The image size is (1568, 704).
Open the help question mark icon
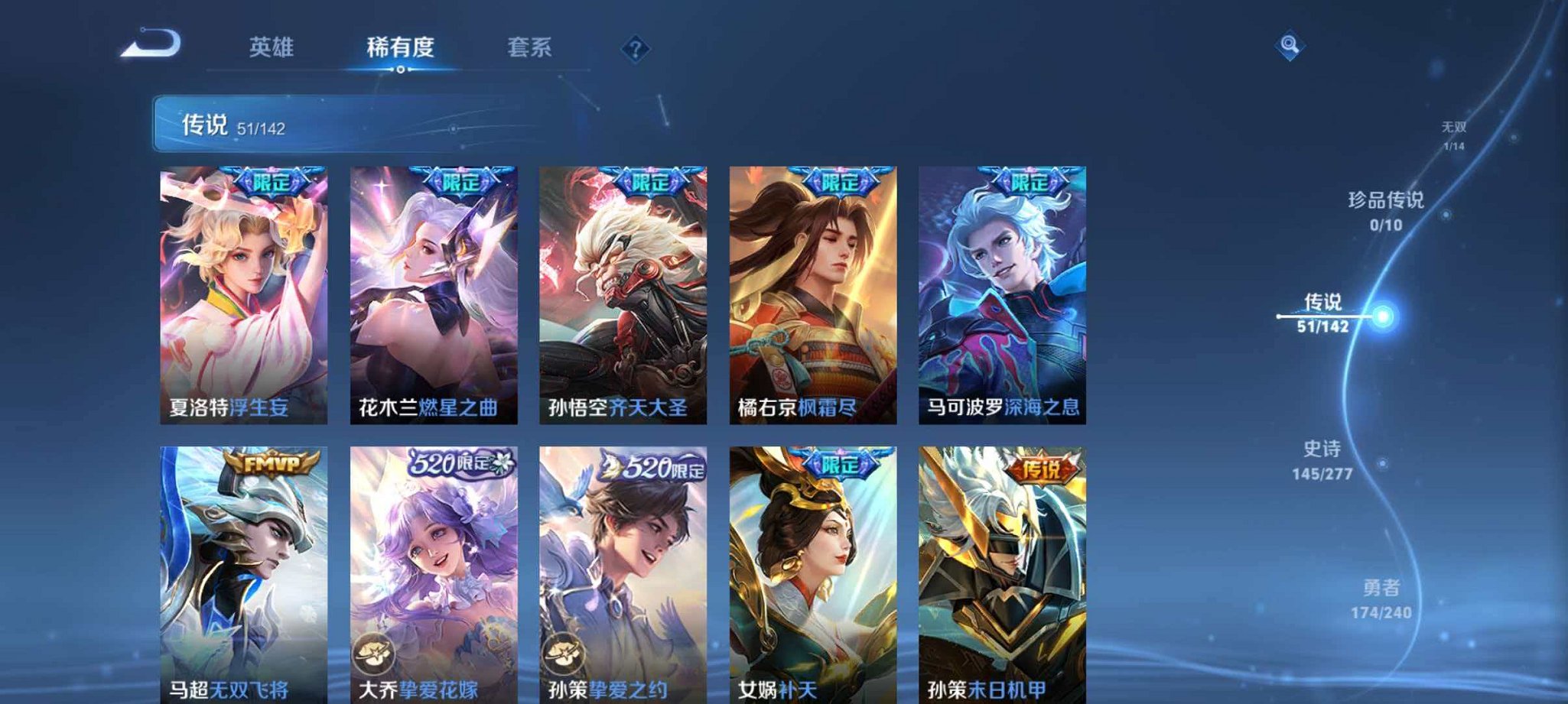633,50
